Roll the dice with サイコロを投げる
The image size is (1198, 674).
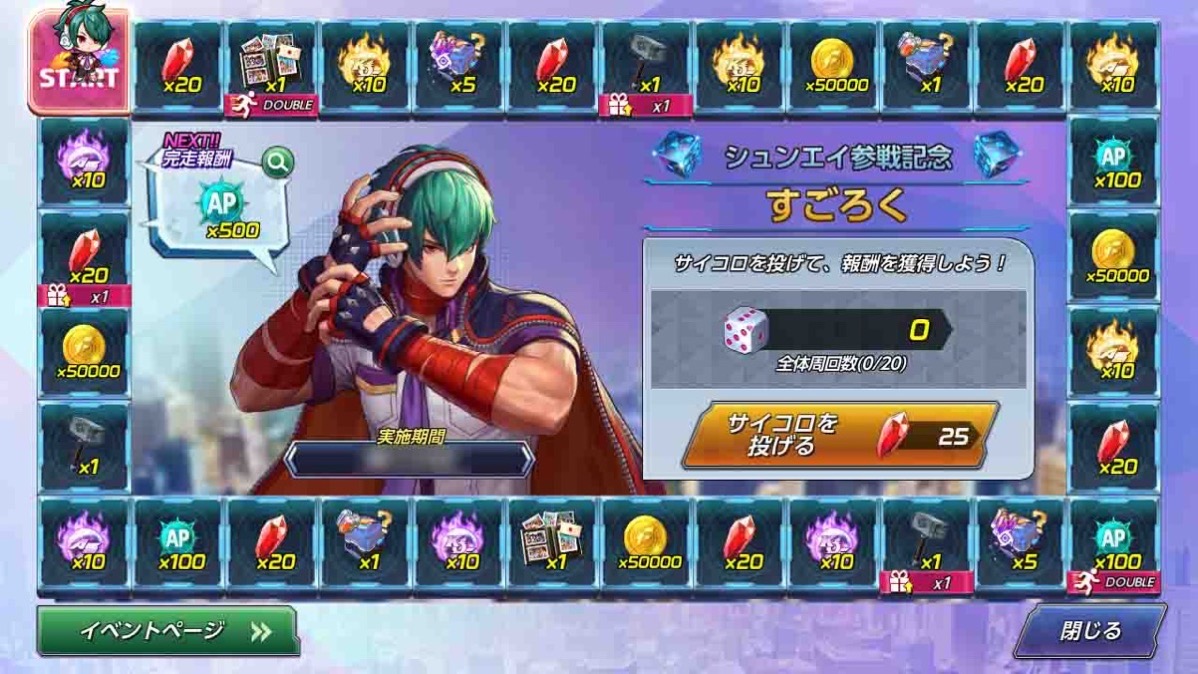838,435
